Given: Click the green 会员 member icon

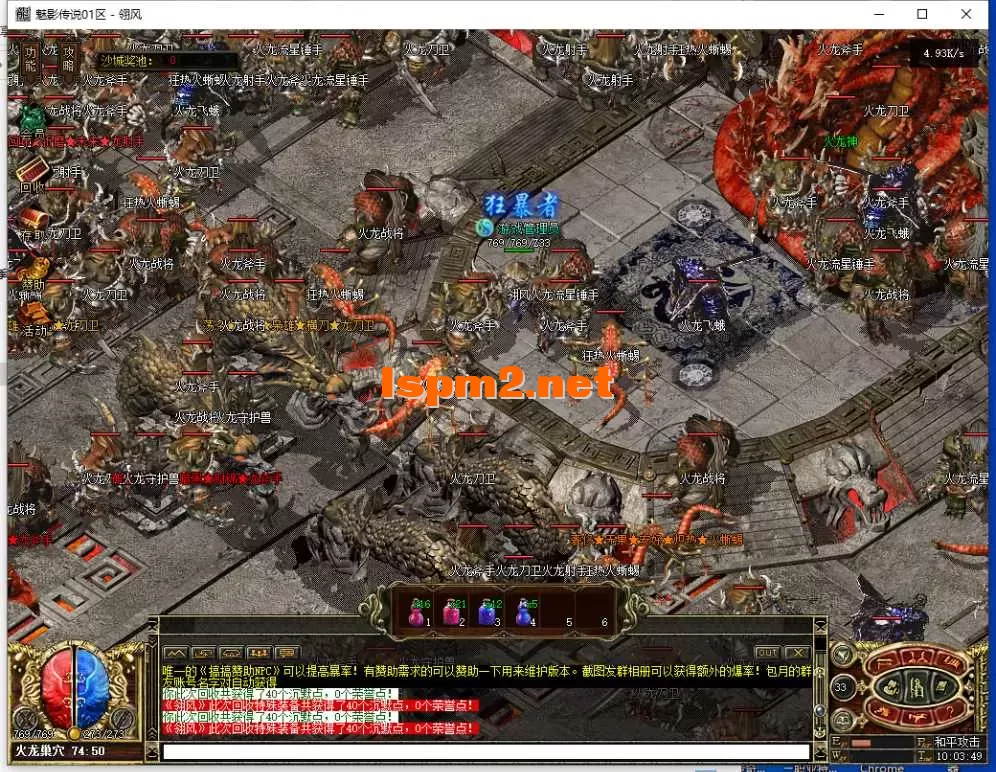Looking at the screenshot, I should point(33,120).
